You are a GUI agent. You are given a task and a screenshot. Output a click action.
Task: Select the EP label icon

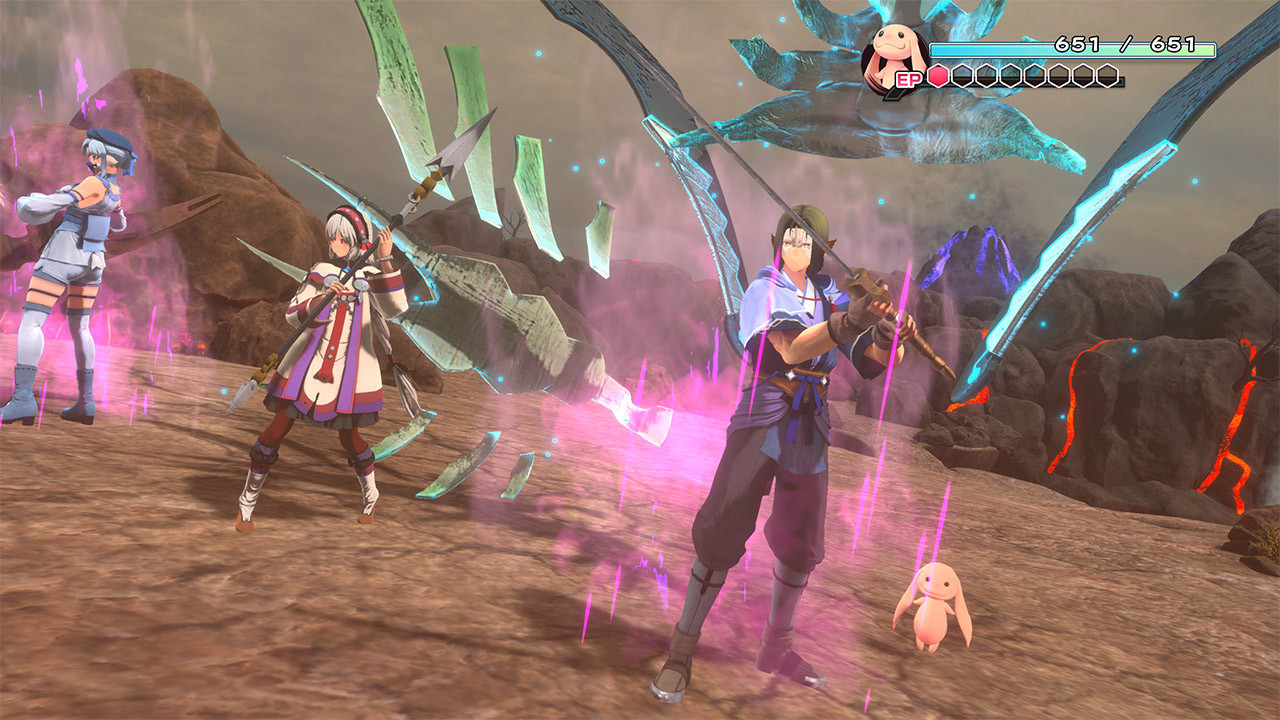pyautogui.click(x=910, y=79)
